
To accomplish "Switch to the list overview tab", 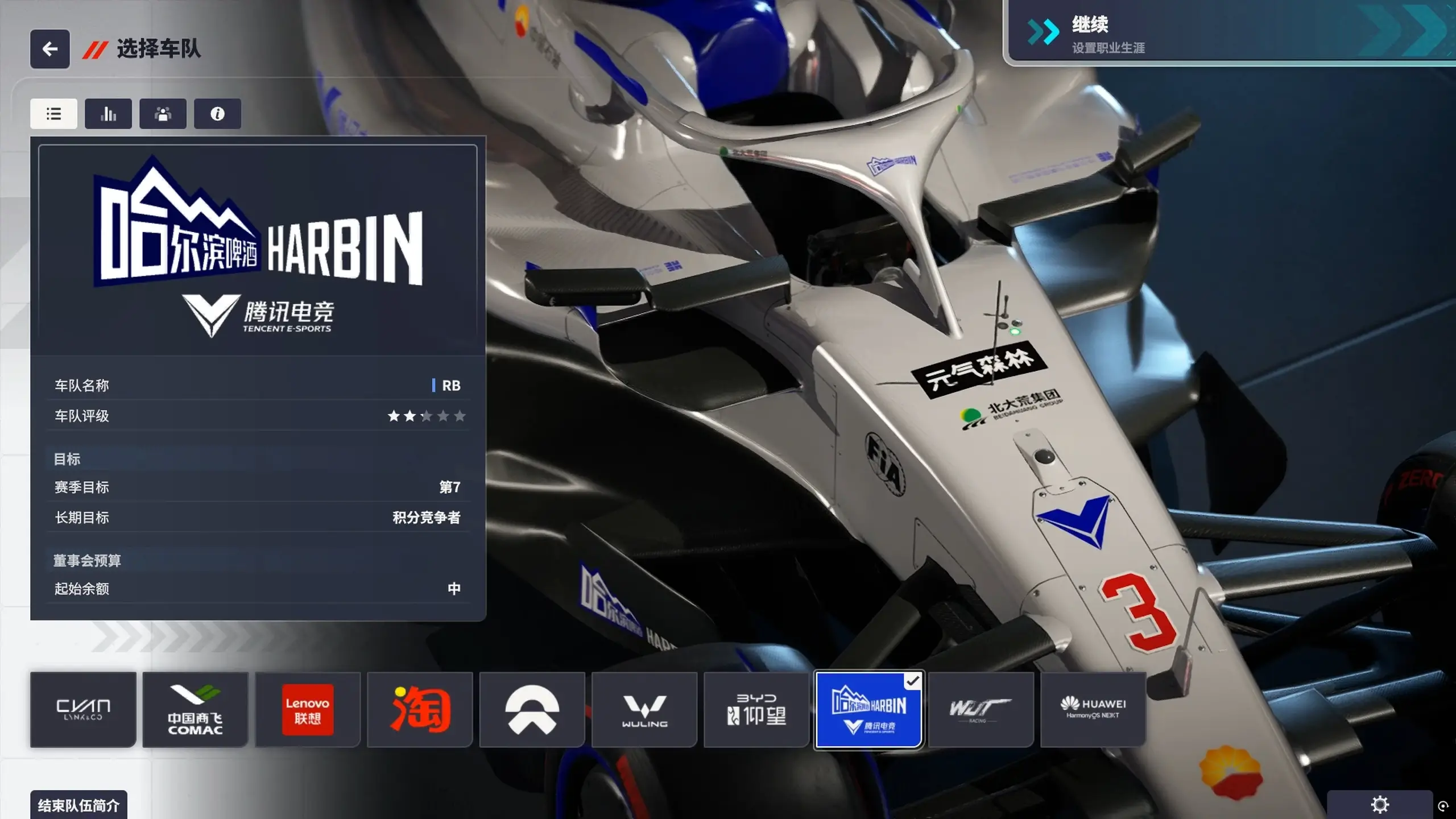I will [x=53, y=114].
